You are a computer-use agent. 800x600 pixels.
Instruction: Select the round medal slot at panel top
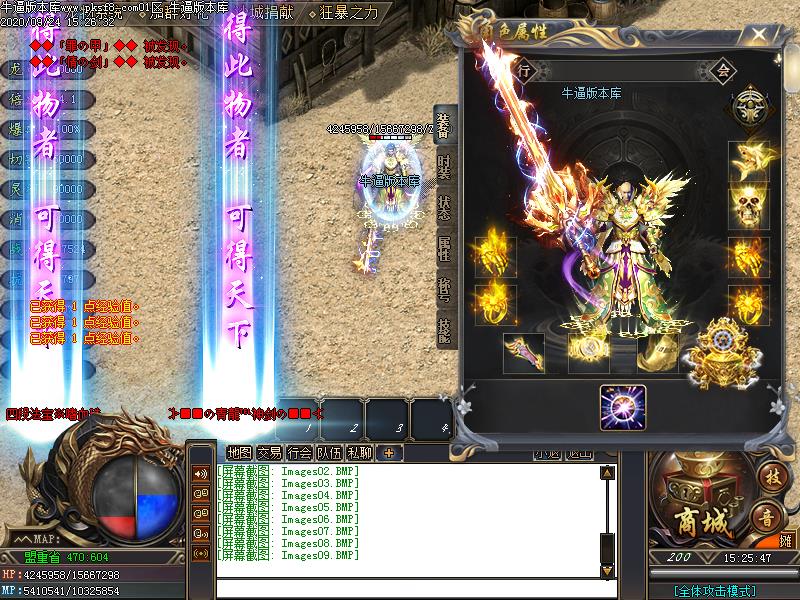750,107
